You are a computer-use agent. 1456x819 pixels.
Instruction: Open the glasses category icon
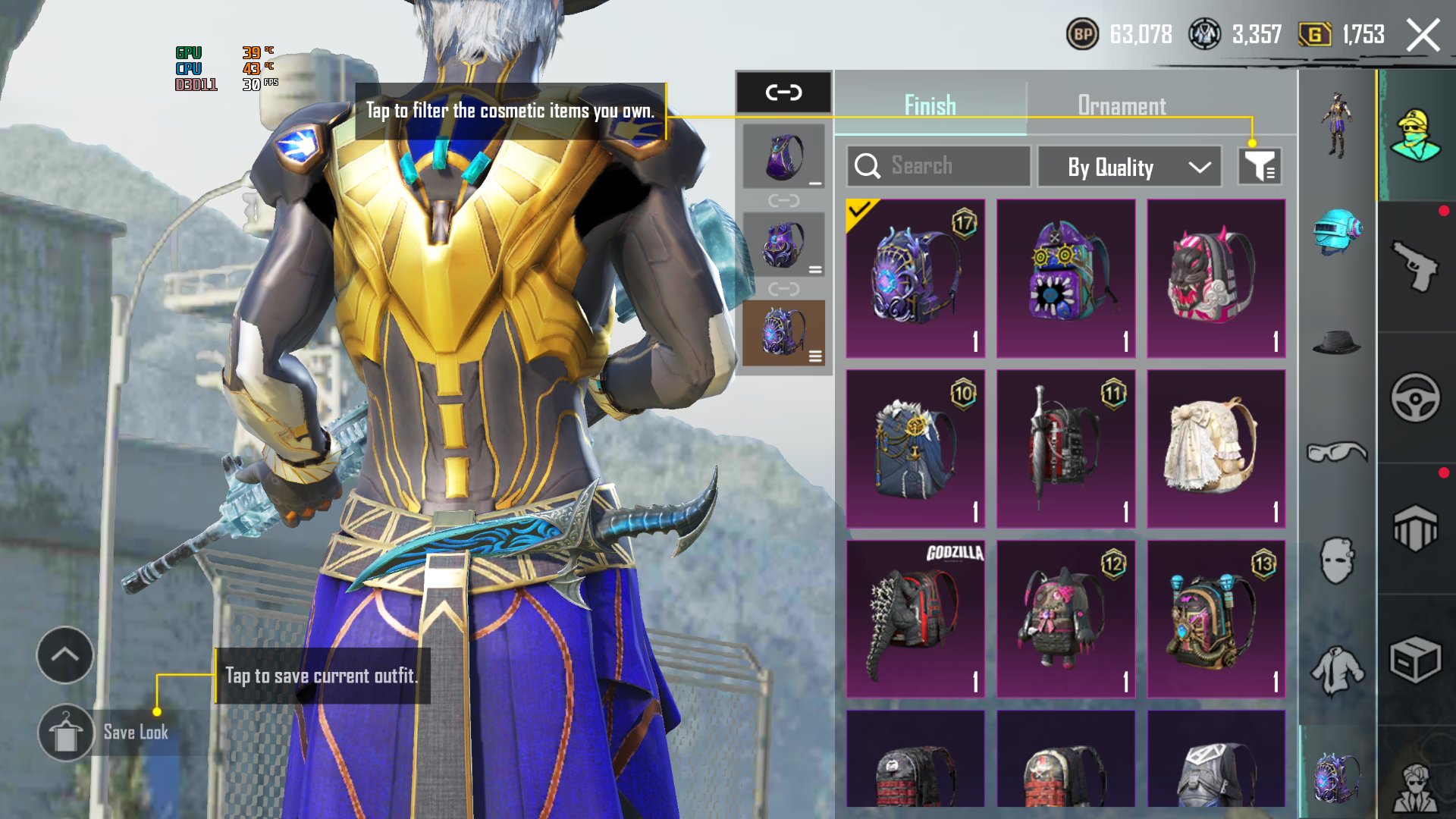click(x=1337, y=453)
